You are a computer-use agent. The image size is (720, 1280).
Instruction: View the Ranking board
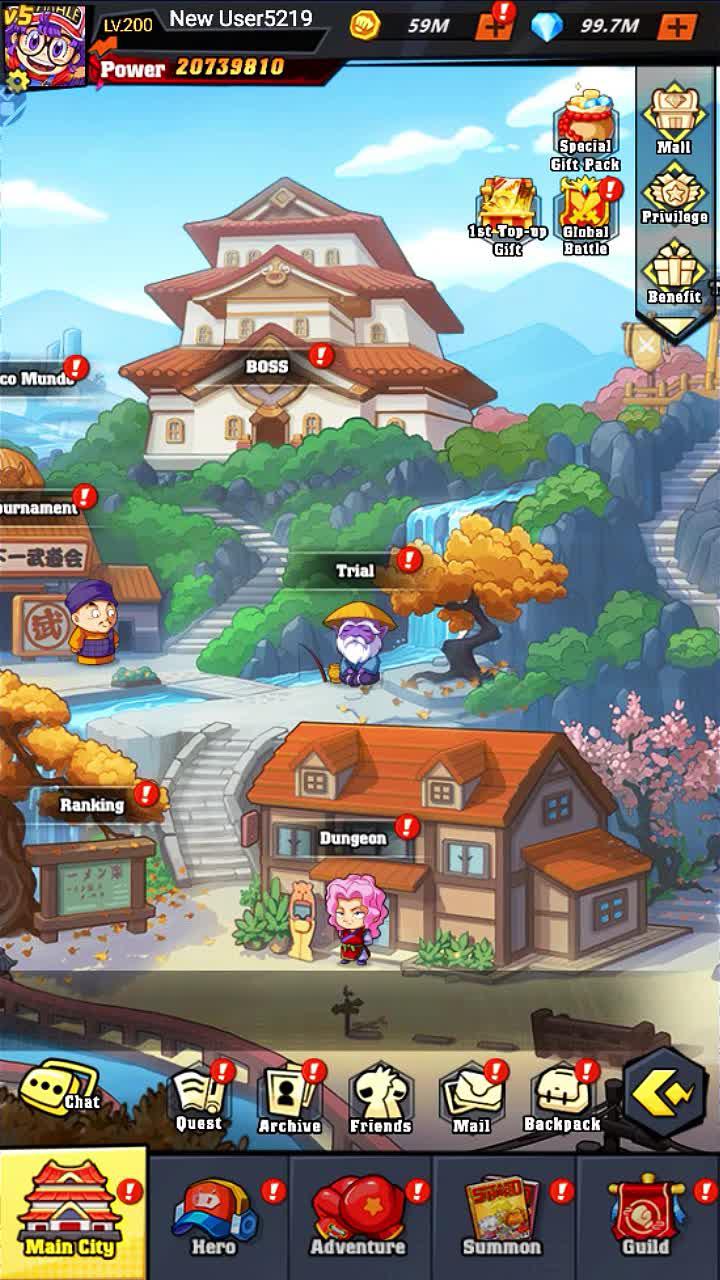pos(92,804)
